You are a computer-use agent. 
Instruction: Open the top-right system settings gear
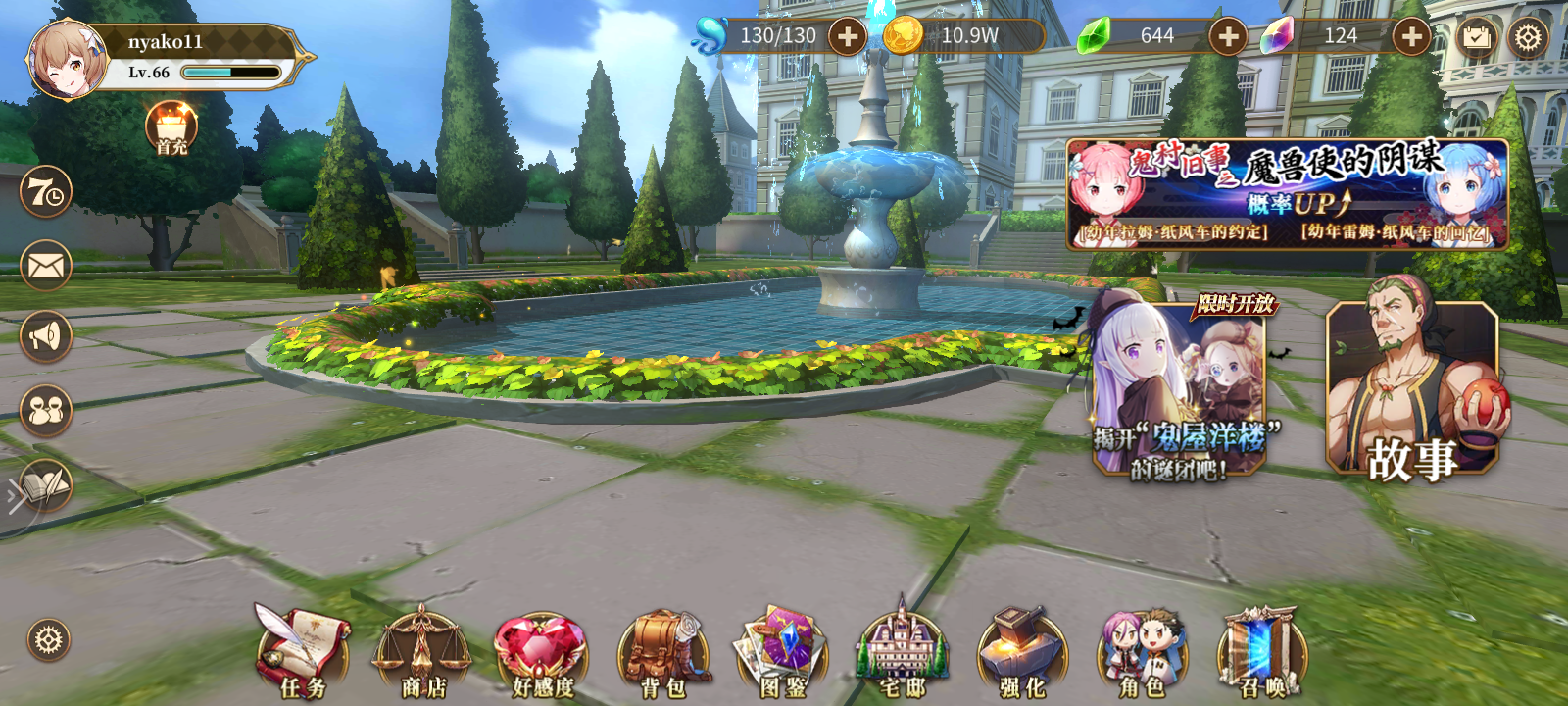[1526, 37]
